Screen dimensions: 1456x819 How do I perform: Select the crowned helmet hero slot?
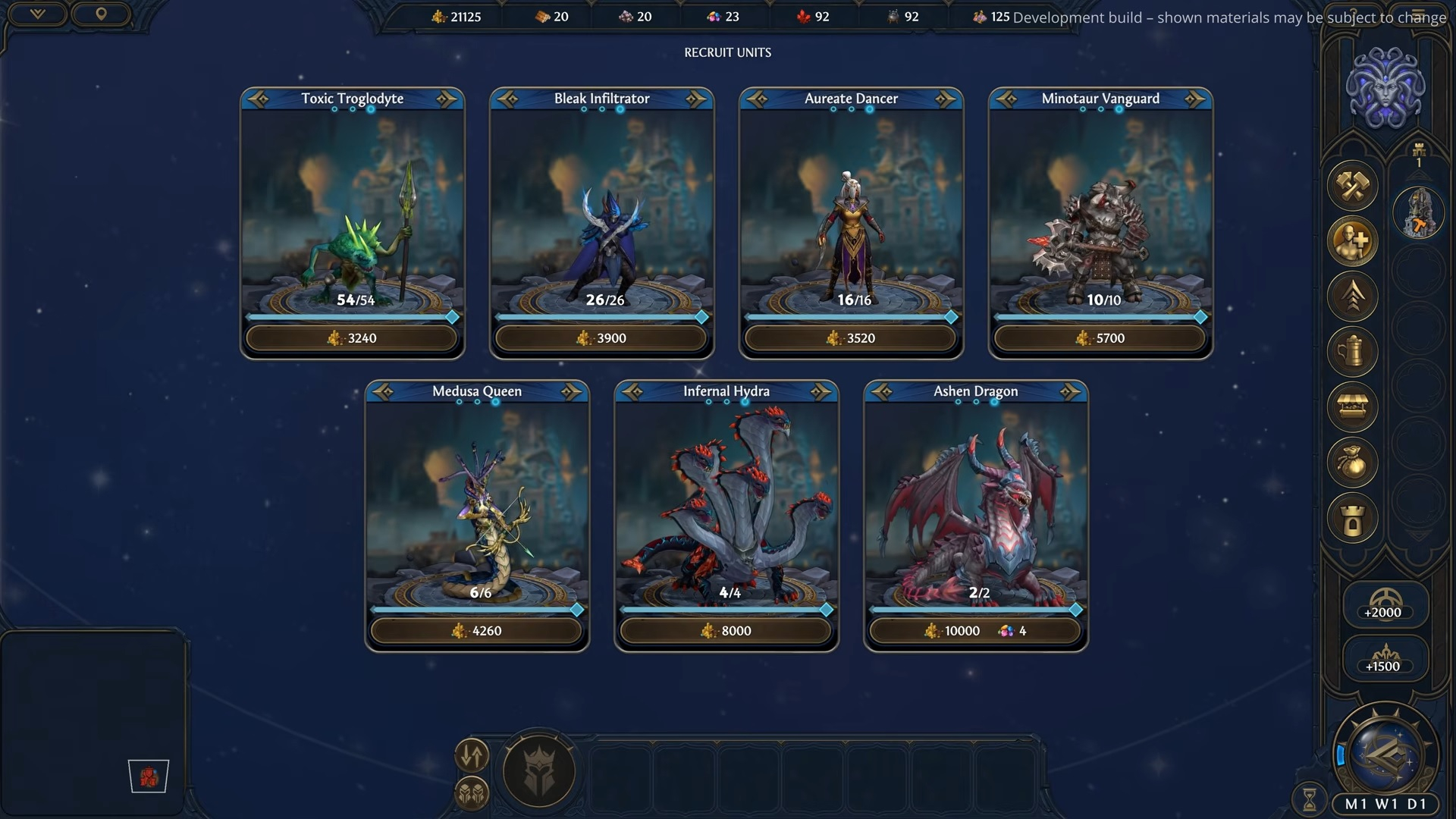(539, 772)
